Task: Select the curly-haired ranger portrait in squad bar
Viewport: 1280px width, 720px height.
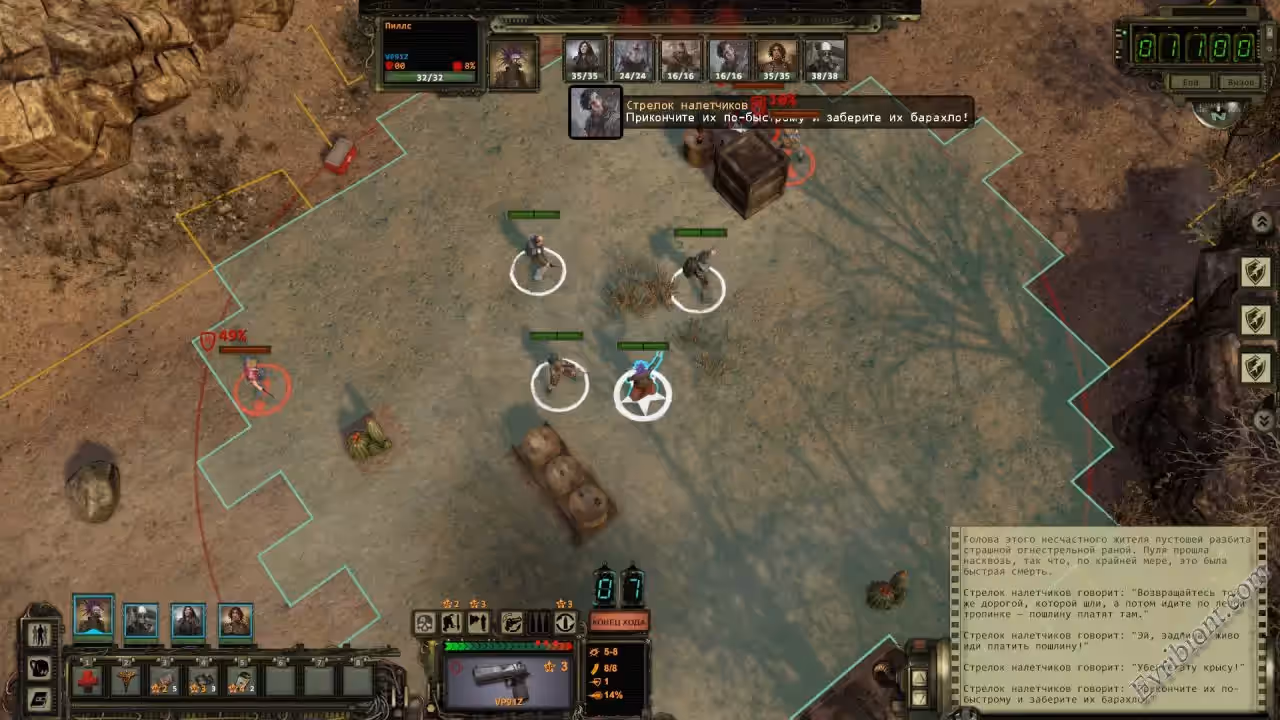Action: click(x=236, y=620)
